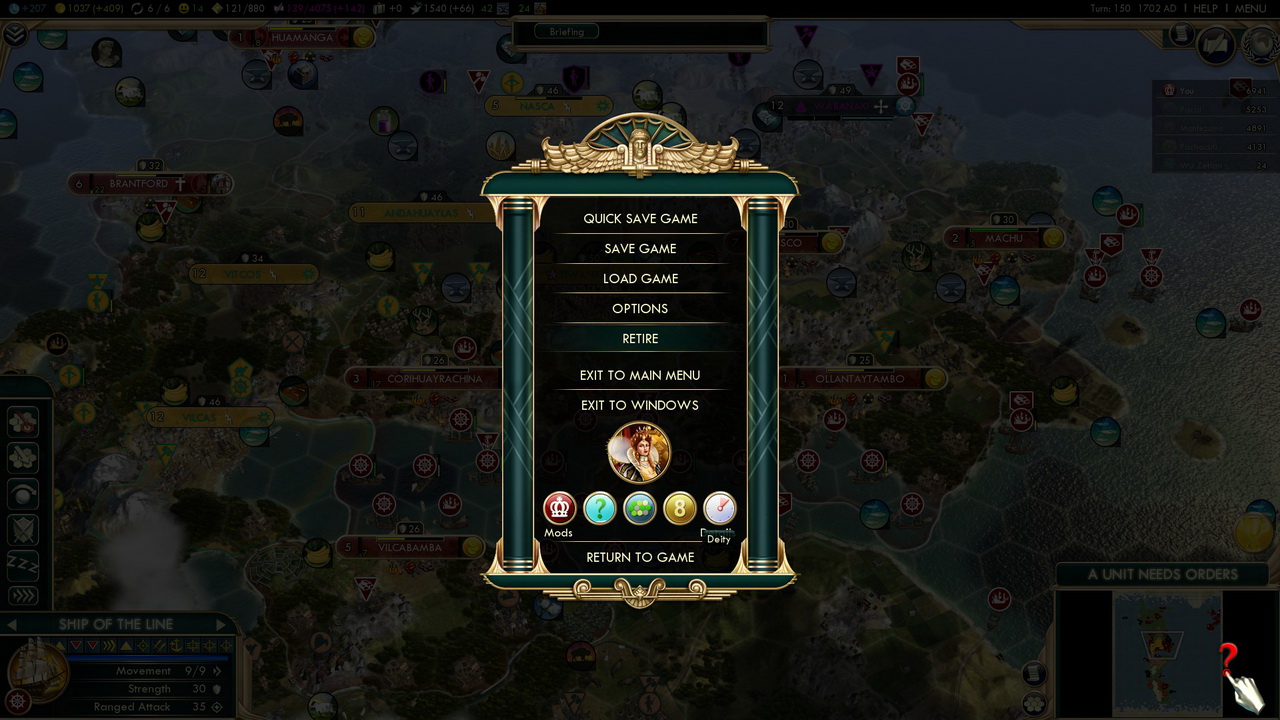This screenshot has height=720, width=1280.
Task: Click the green hex cluster icon
Action: pyautogui.click(x=639, y=508)
